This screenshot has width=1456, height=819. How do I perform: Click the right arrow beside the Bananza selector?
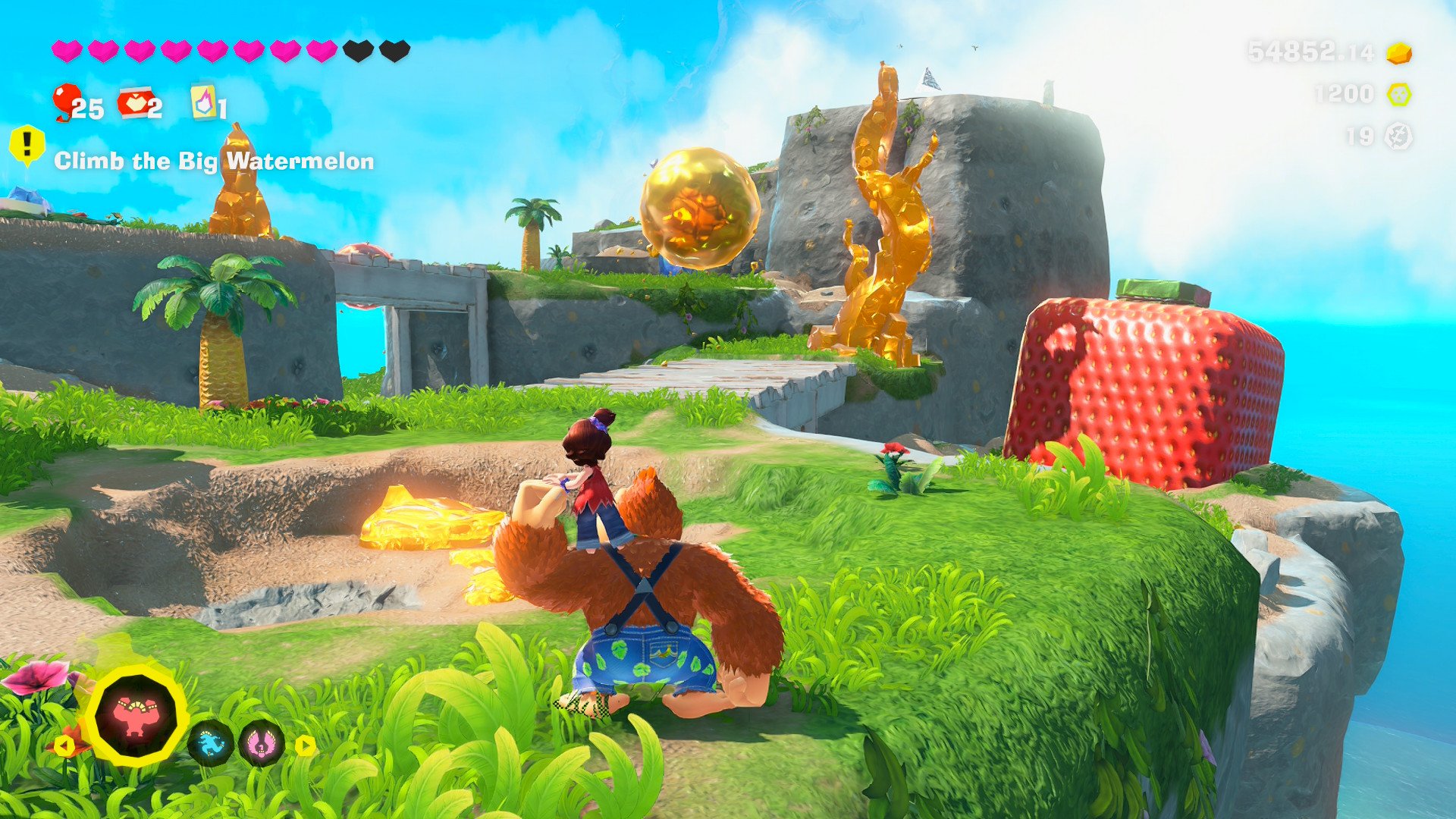pos(305,745)
